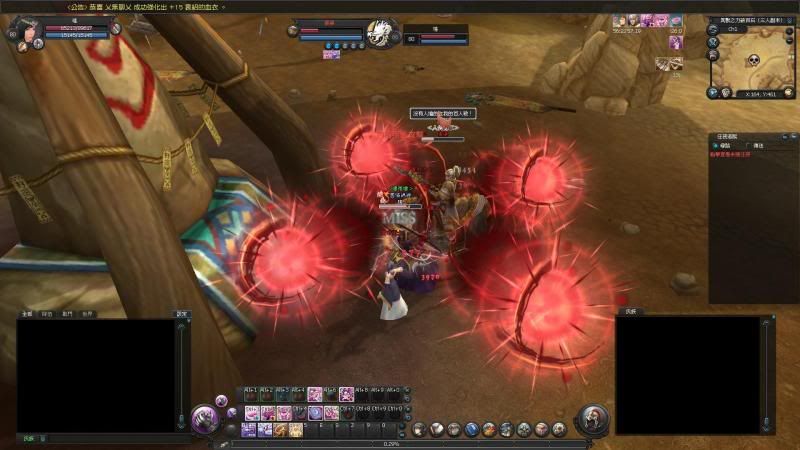Switch to the first chat tab 全部
Screen dimensions: 800x450
coord(28,313)
